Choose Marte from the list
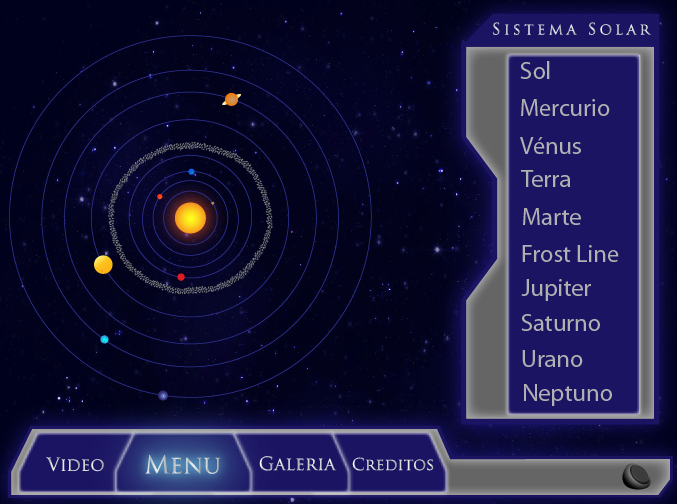This screenshot has width=677, height=504. 551,217
